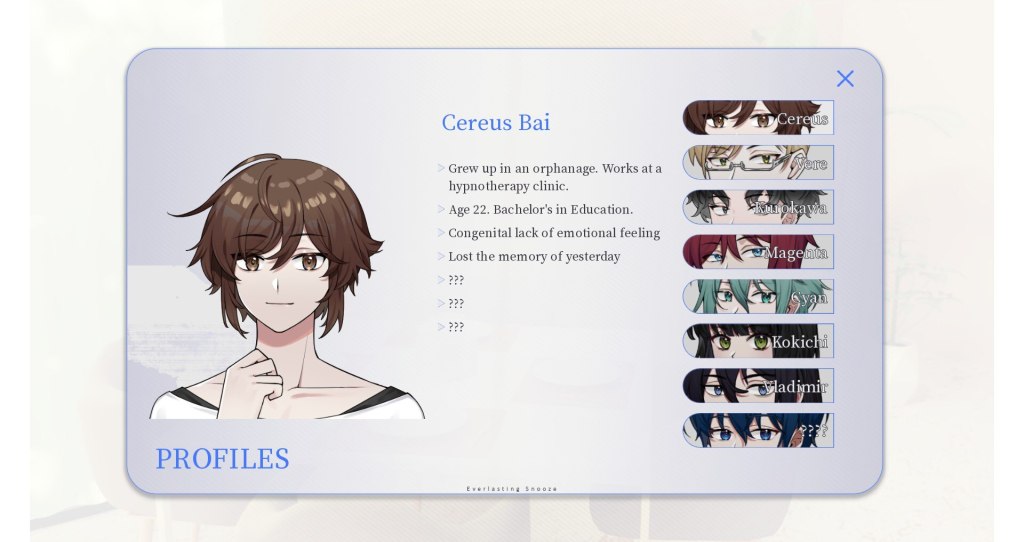Open Vladimir's profile entry
The height and width of the screenshot is (542, 1024).
758,386
